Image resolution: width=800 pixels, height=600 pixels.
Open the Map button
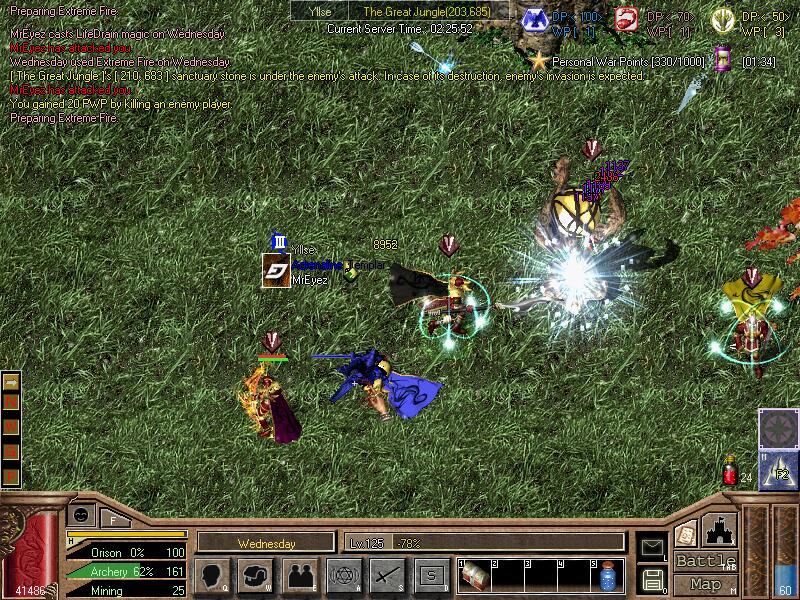[706, 584]
